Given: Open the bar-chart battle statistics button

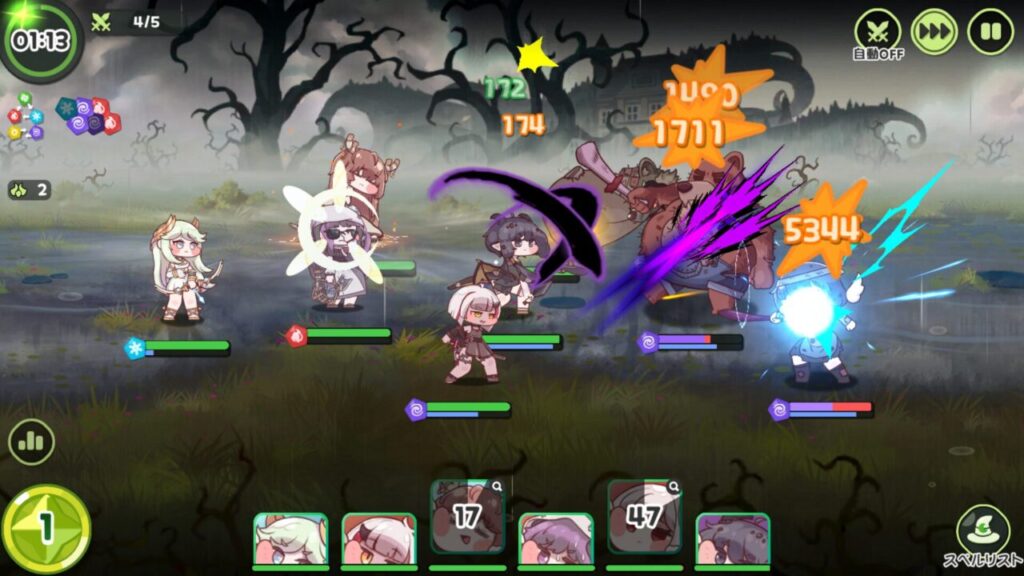Looking at the screenshot, I should click(x=31, y=442).
